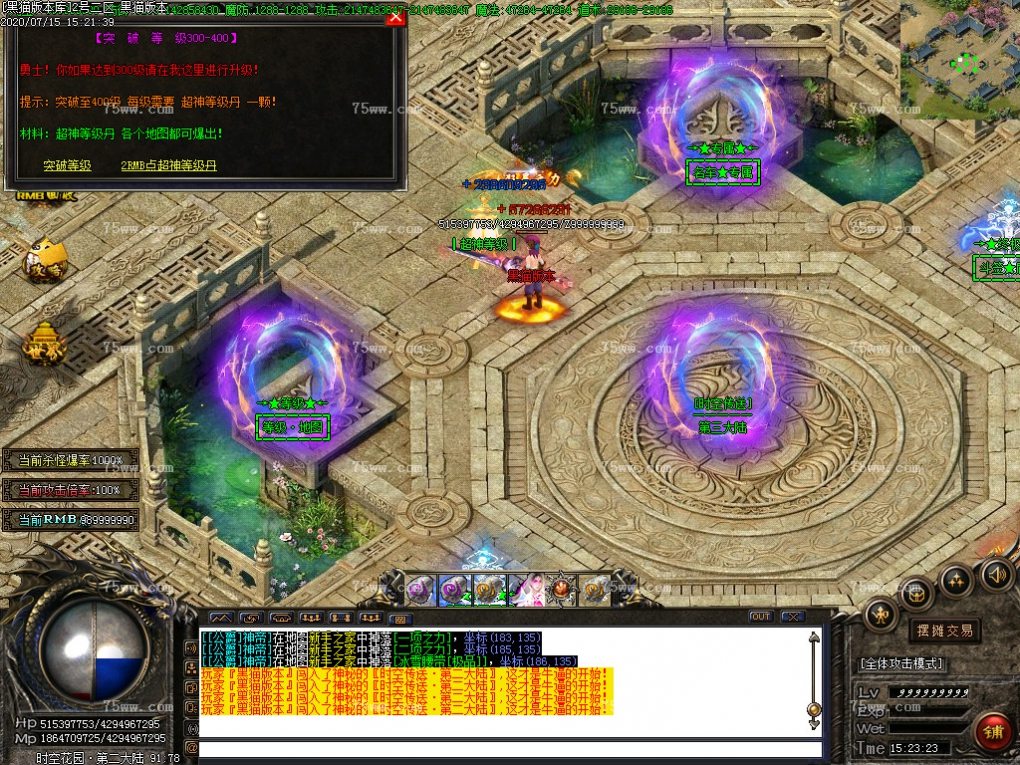Open the bag inventory round button
Viewport: 1020px width, 765px height.
917,593
